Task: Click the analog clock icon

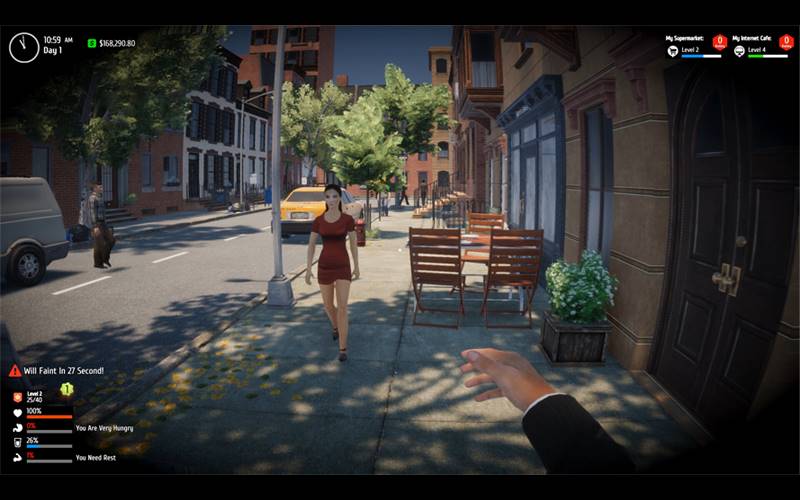Action: (x=24, y=47)
